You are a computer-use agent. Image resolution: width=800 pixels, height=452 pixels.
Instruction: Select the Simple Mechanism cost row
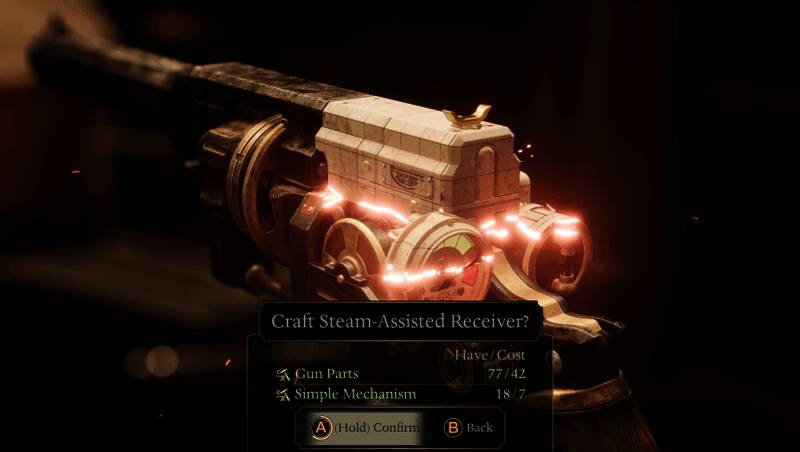pyautogui.click(x=400, y=394)
